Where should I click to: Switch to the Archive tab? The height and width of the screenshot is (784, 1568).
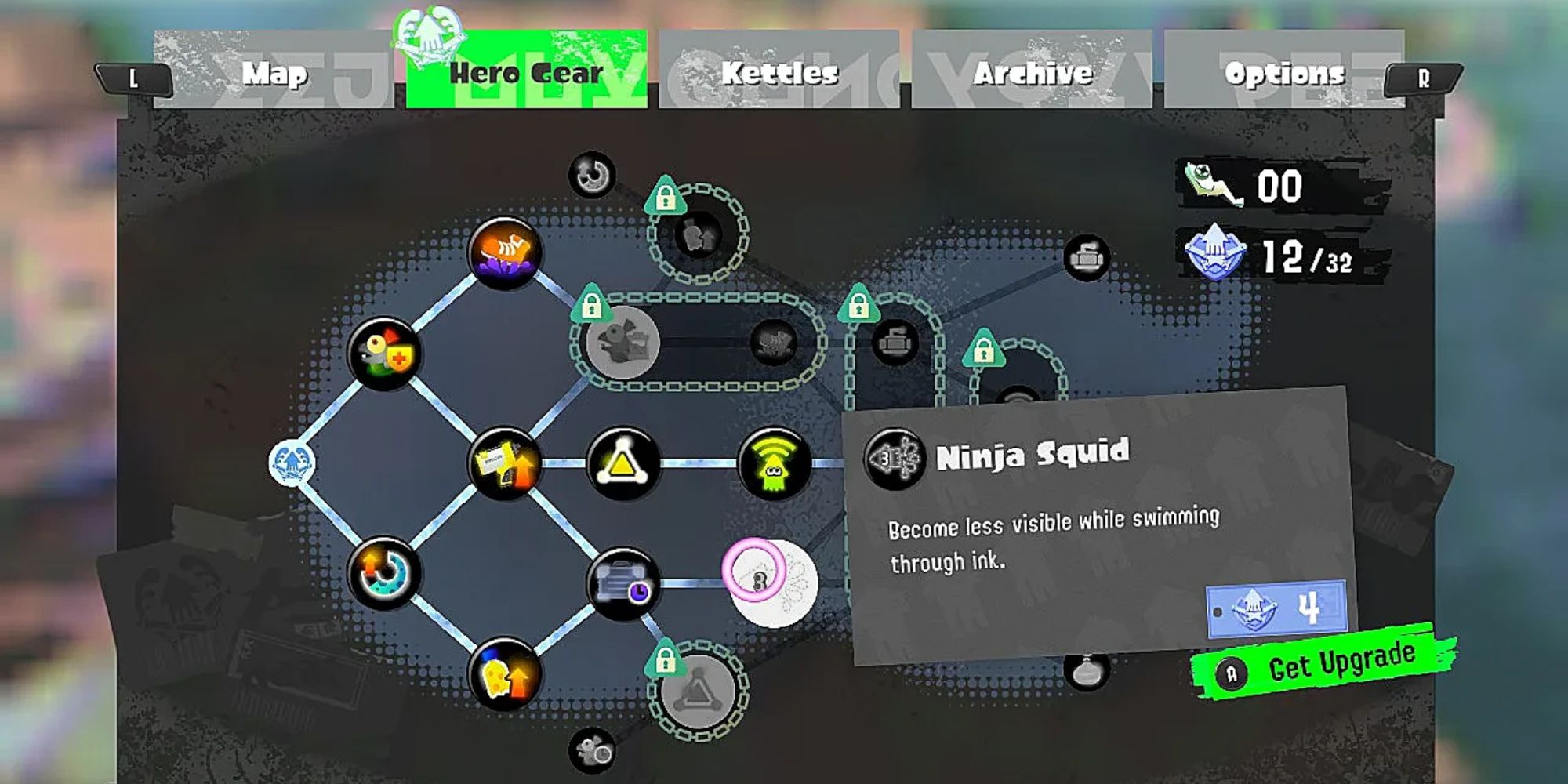[1031, 71]
